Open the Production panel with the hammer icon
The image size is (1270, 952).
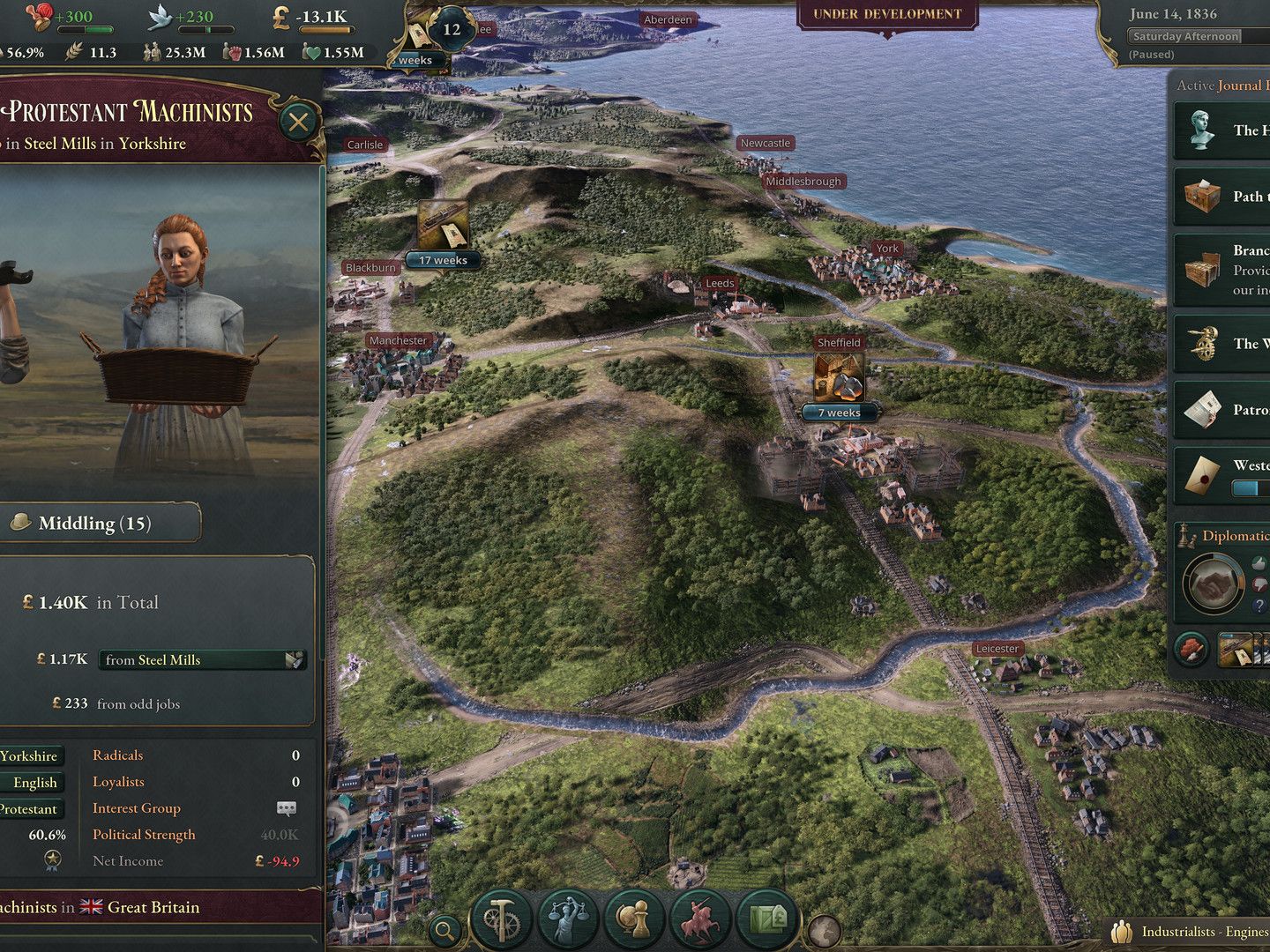500,918
